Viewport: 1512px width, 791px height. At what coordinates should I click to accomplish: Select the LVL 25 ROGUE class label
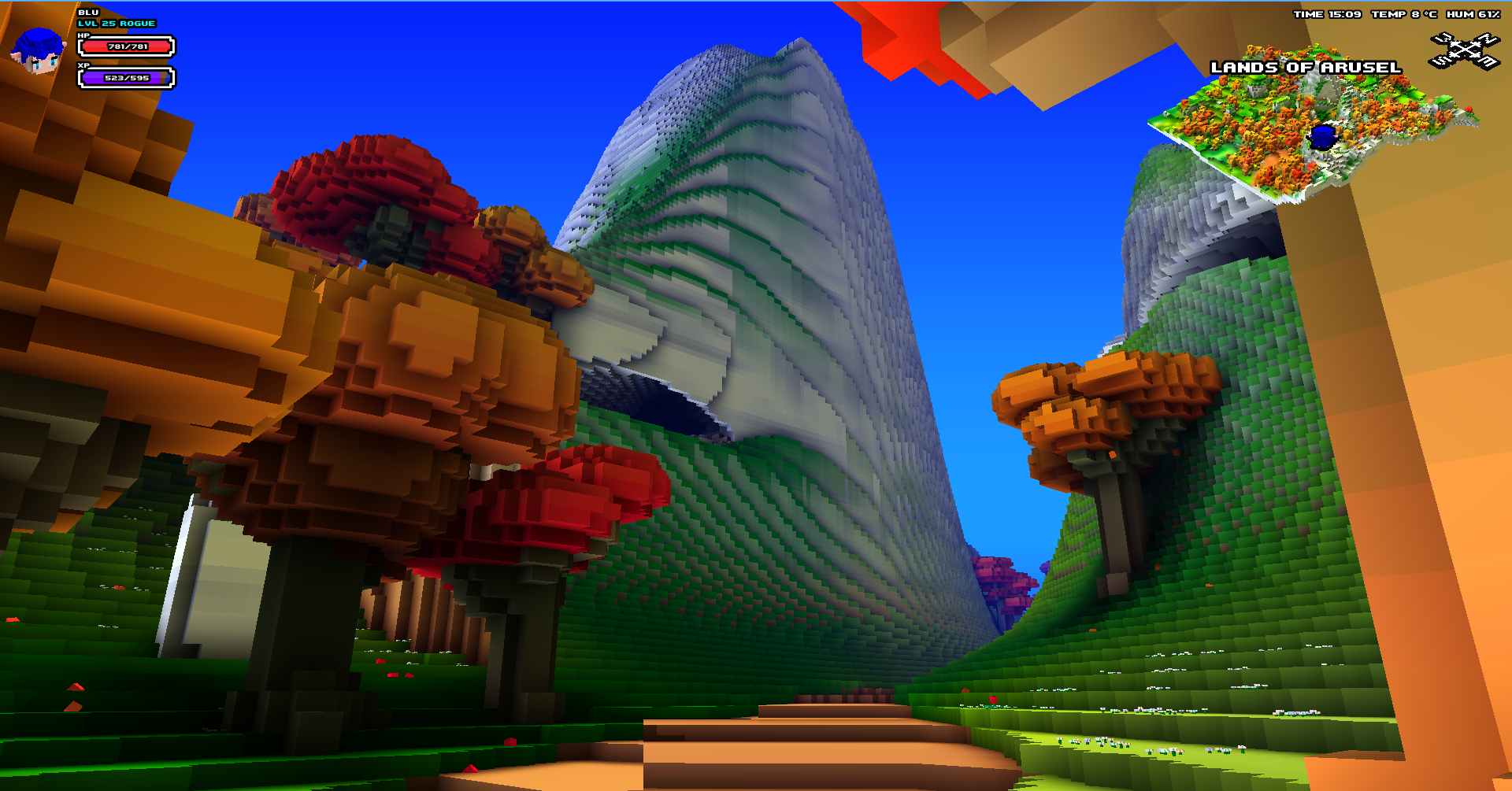point(115,24)
